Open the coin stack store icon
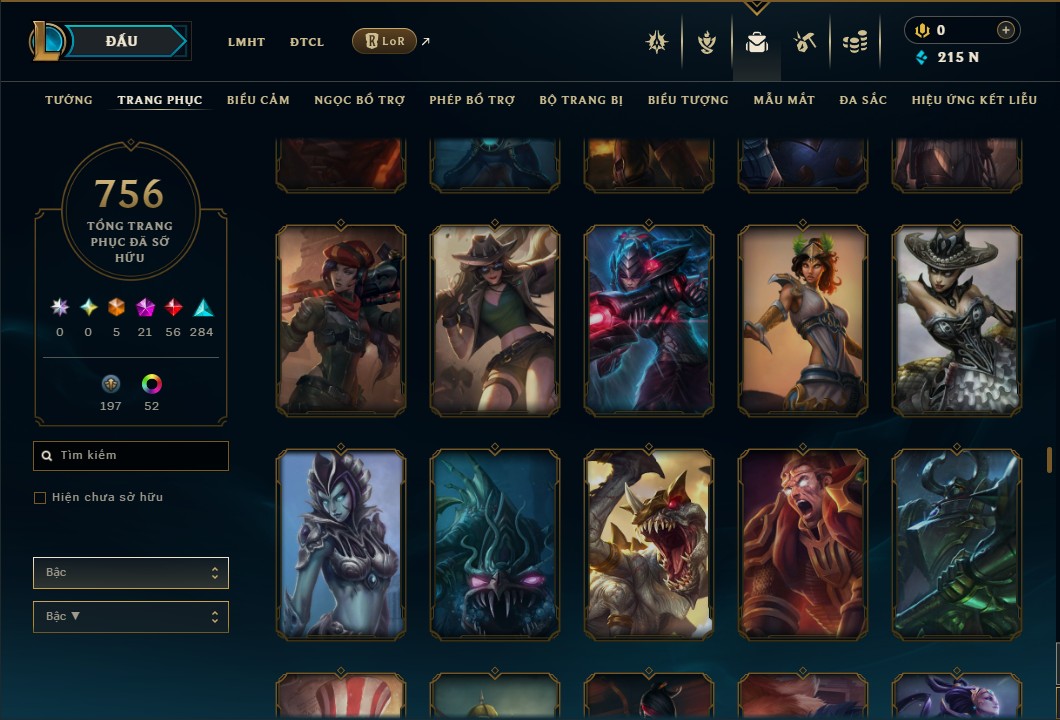 coord(854,42)
